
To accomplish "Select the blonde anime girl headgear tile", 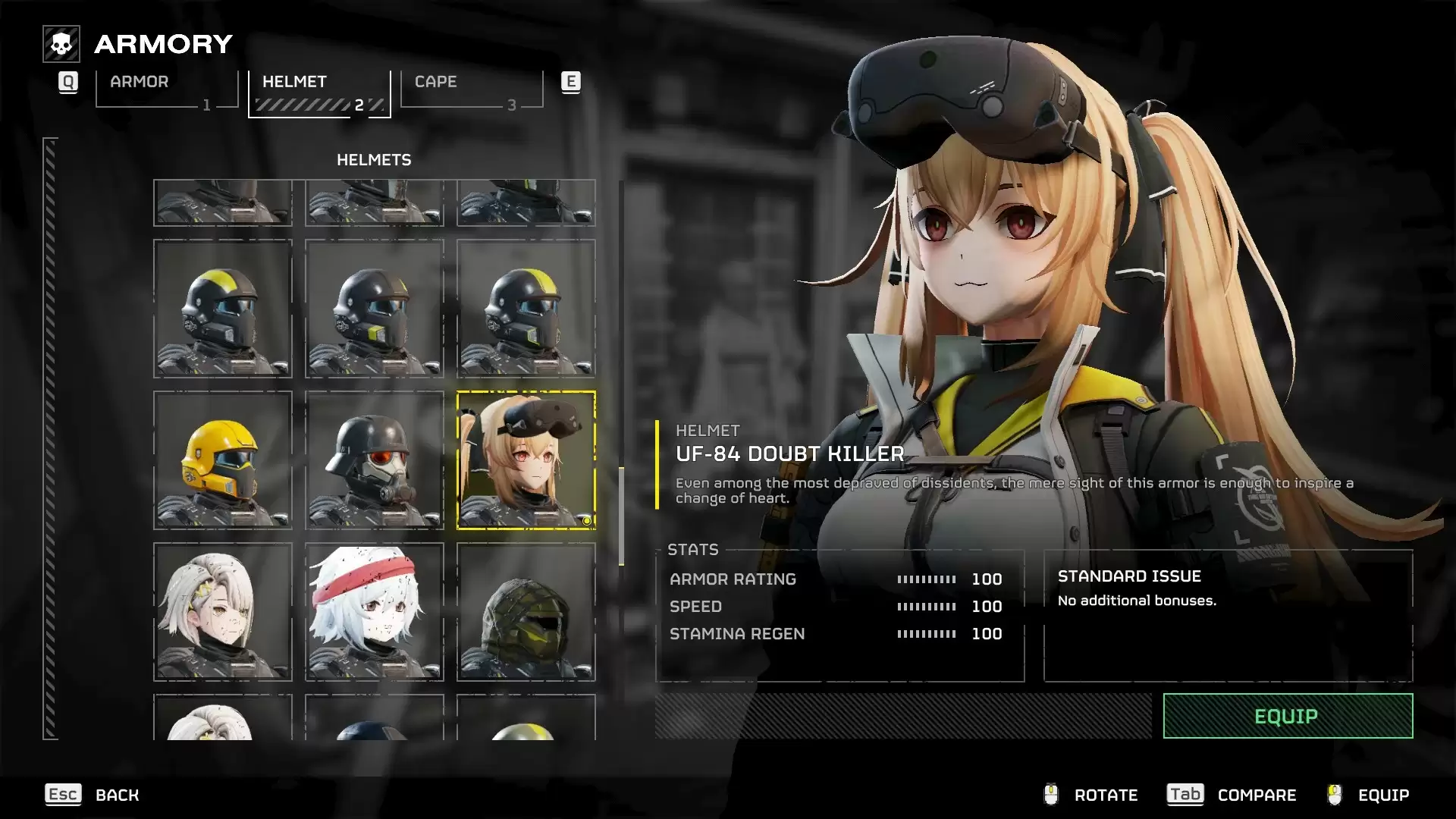I will point(526,460).
